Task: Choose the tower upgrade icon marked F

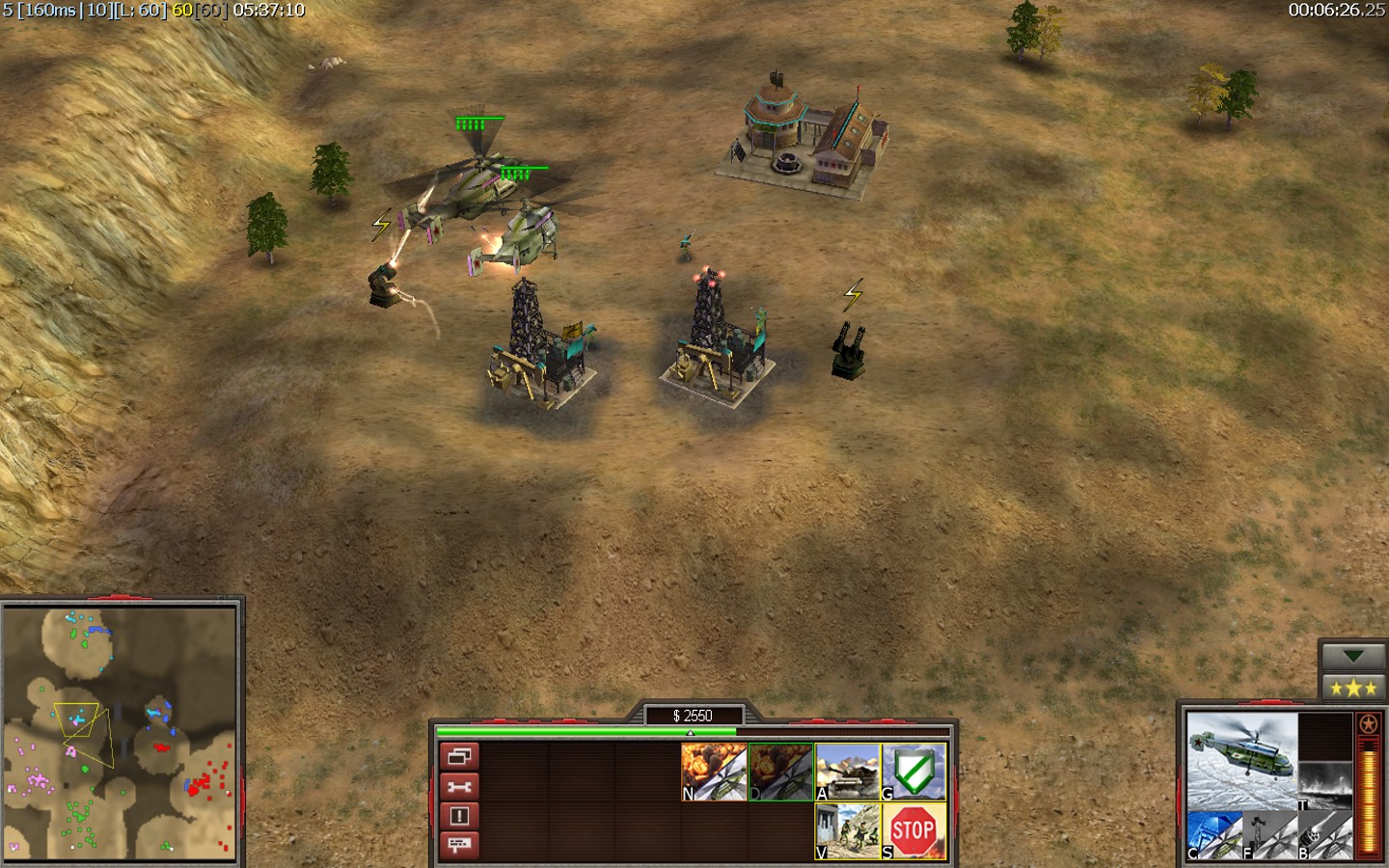Action: point(1269,835)
